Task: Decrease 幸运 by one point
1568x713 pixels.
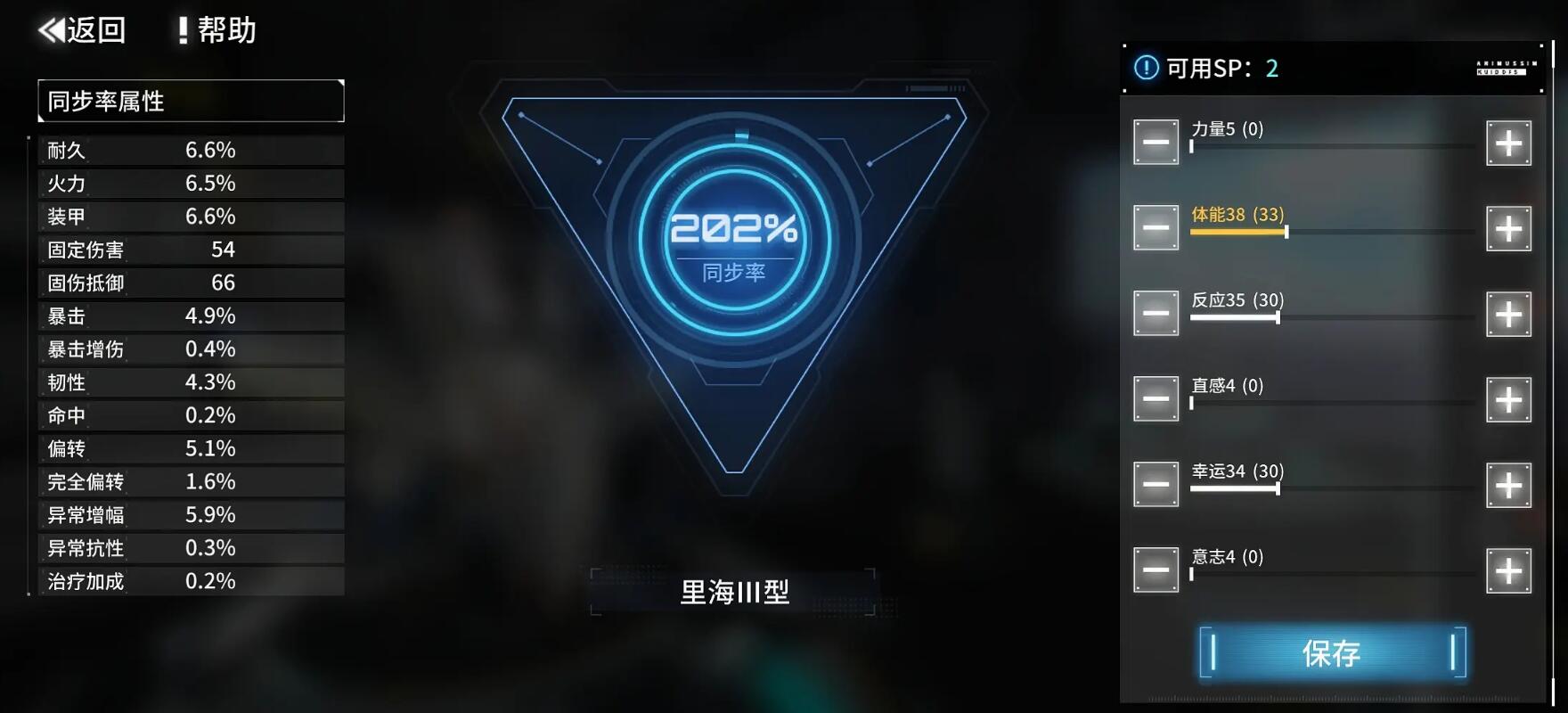Action: coord(1156,486)
